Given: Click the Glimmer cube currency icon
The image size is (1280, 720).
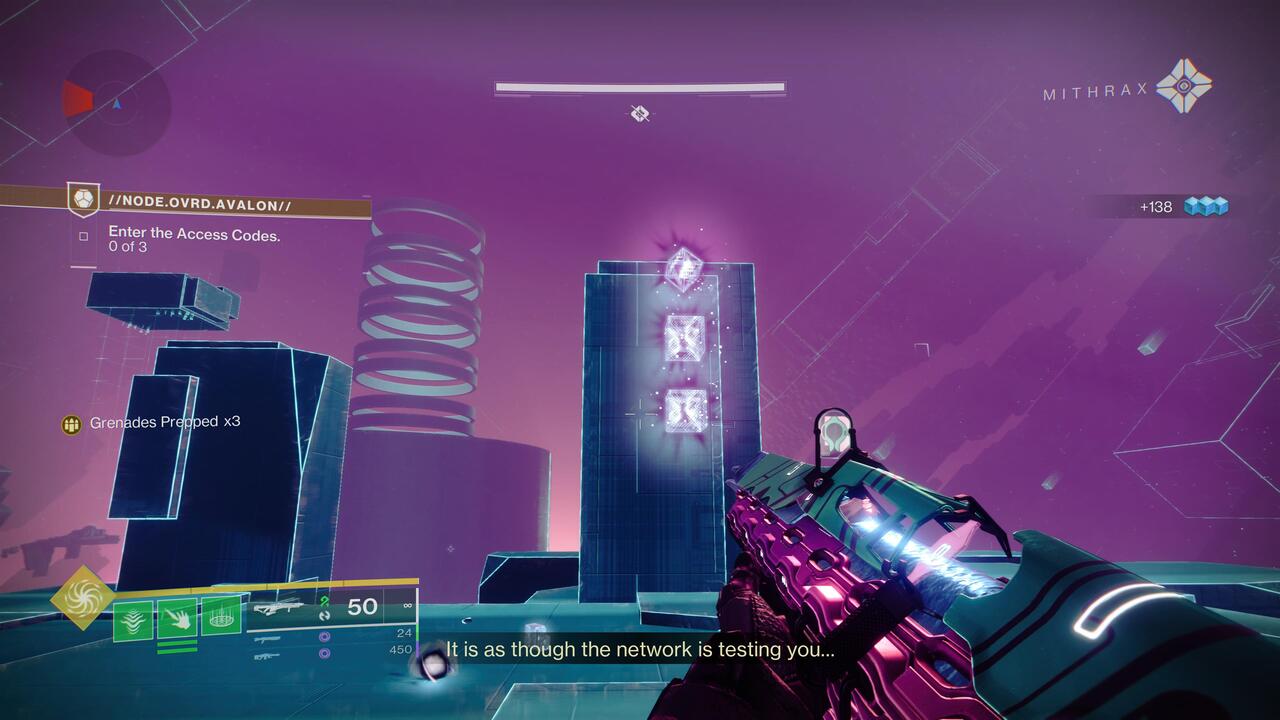Looking at the screenshot, I should pyautogui.click(x=1205, y=206).
